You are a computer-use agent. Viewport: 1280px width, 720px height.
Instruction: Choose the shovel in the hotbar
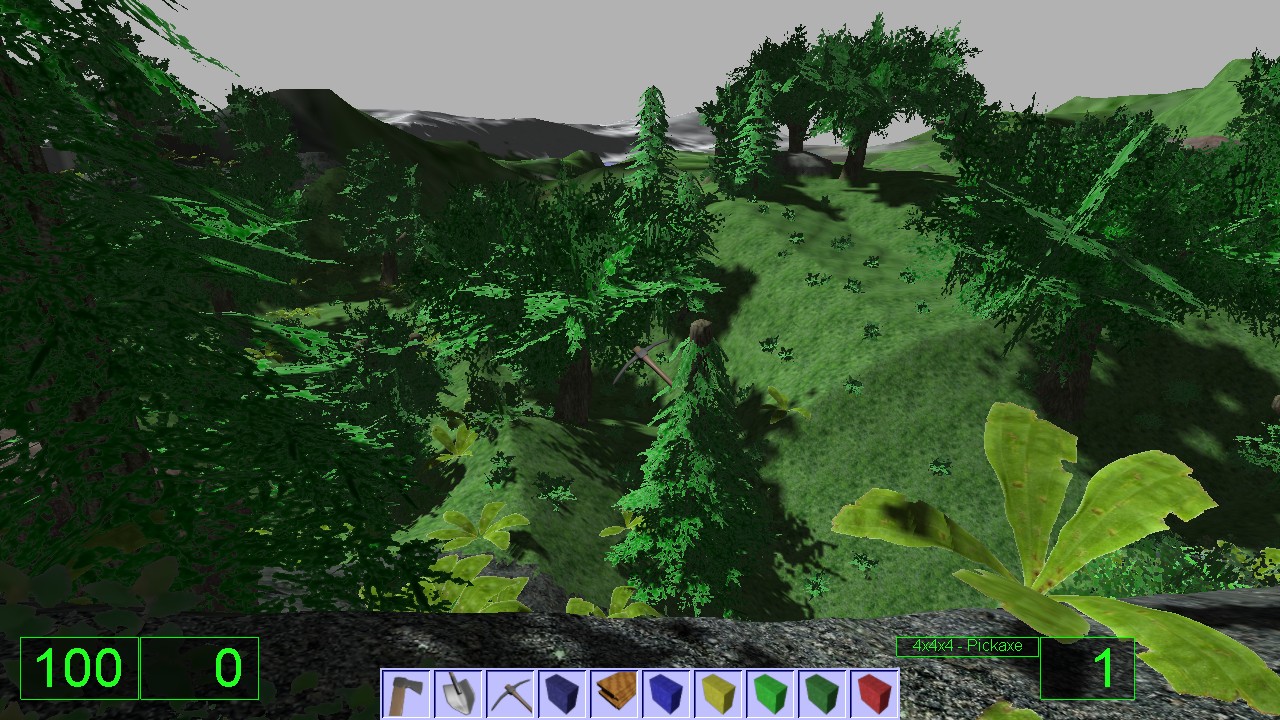tap(459, 694)
